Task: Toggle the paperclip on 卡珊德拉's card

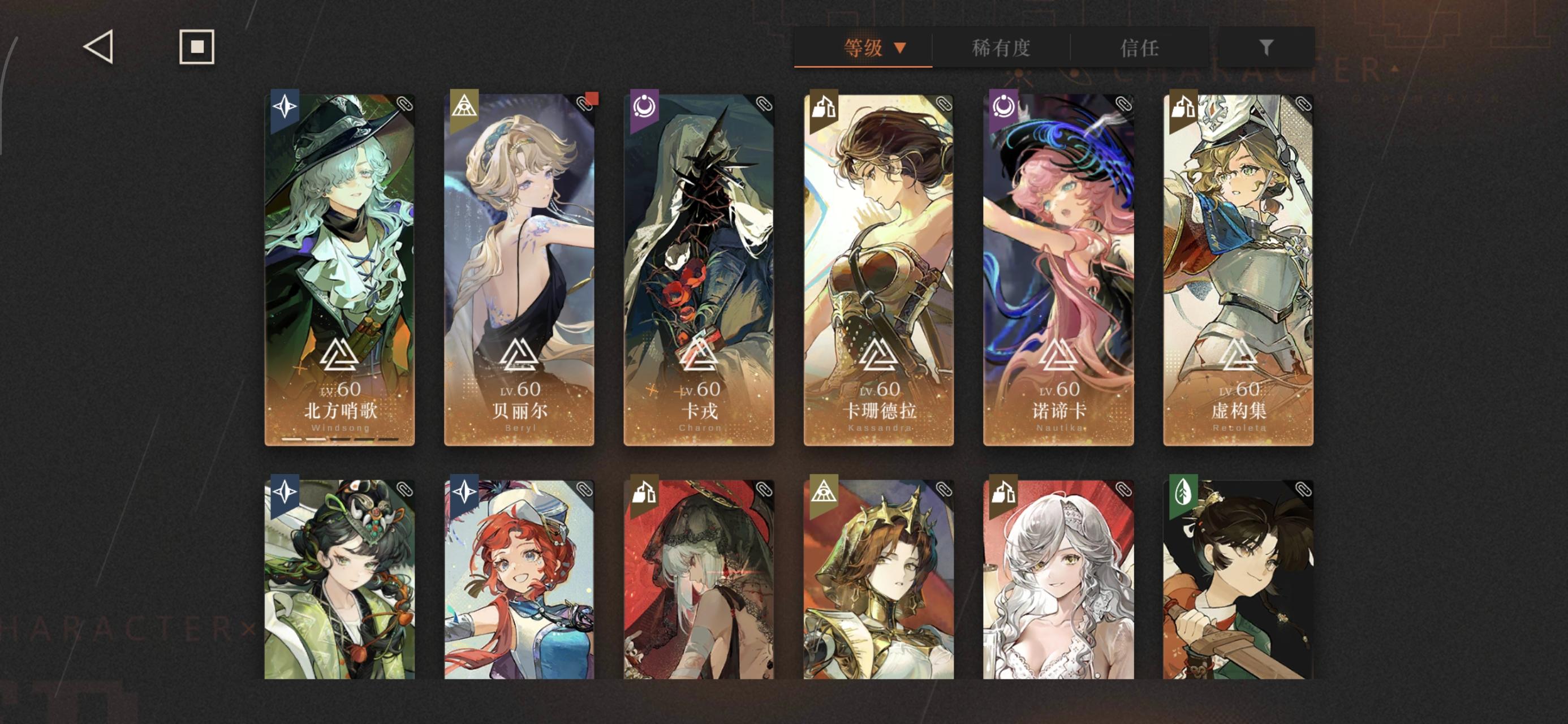Action: 943,105
